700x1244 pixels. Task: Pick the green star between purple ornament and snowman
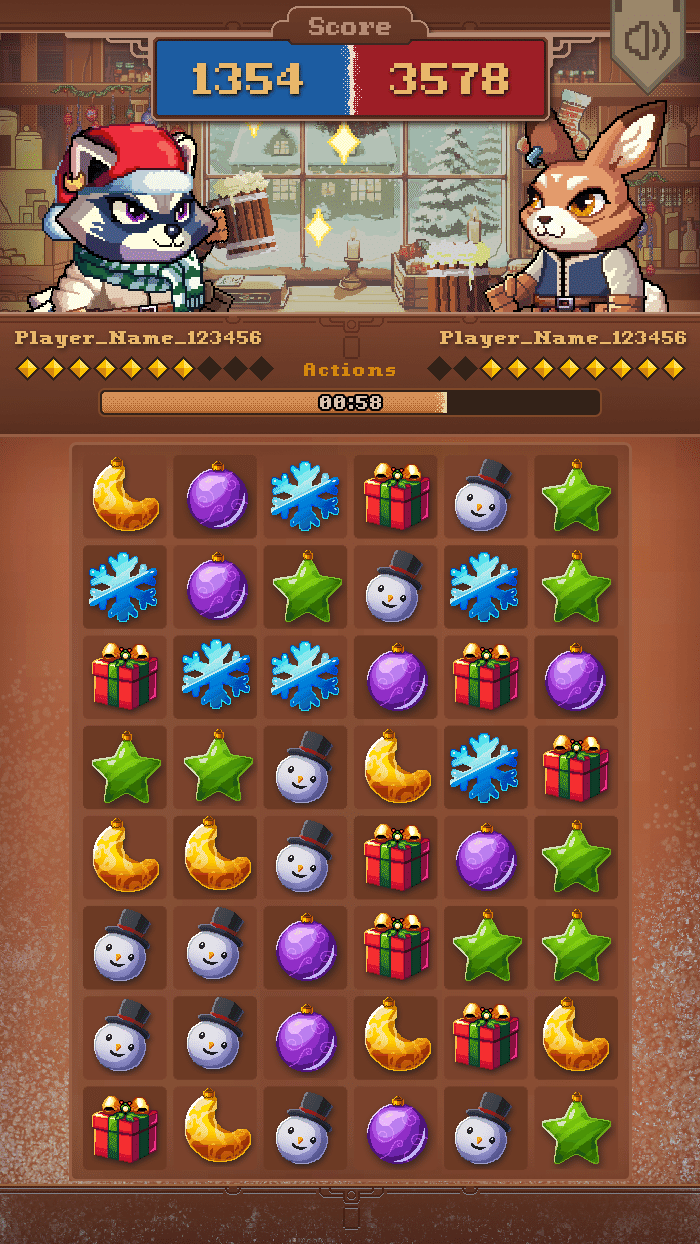305,587
